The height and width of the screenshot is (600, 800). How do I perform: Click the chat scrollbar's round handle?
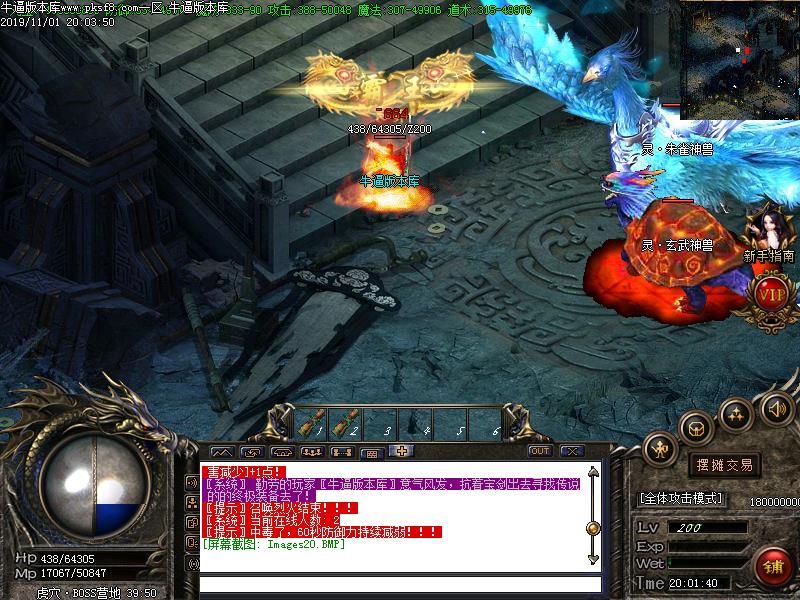[593, 528]
